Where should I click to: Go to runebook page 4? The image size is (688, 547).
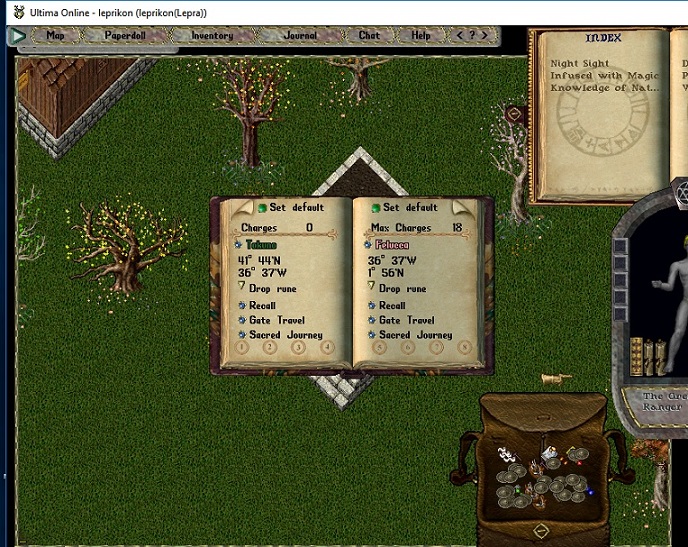327,348
